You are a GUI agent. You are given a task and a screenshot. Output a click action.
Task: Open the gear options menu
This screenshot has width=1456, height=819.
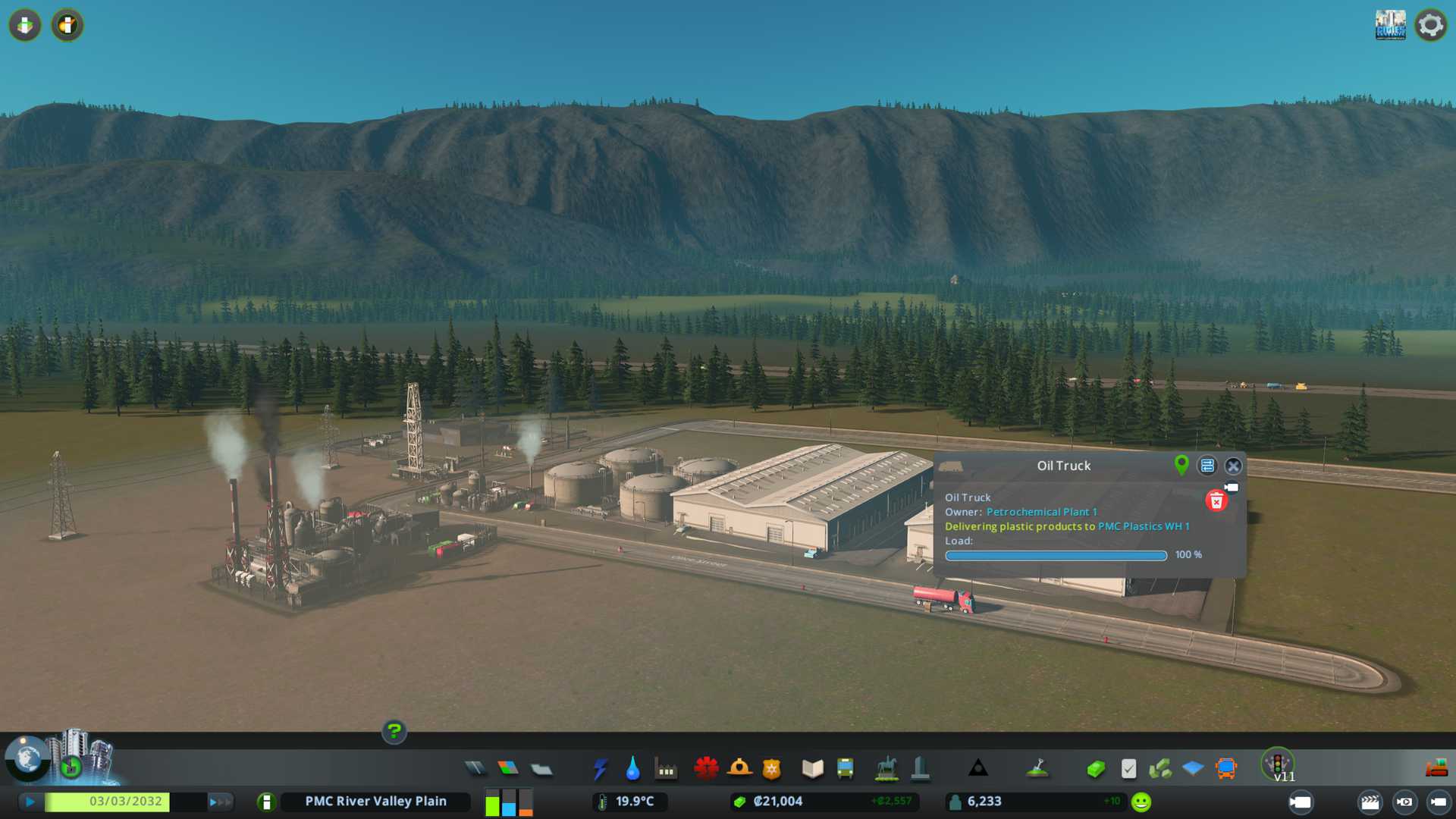pyautogui.click(x=1430, y=25)
